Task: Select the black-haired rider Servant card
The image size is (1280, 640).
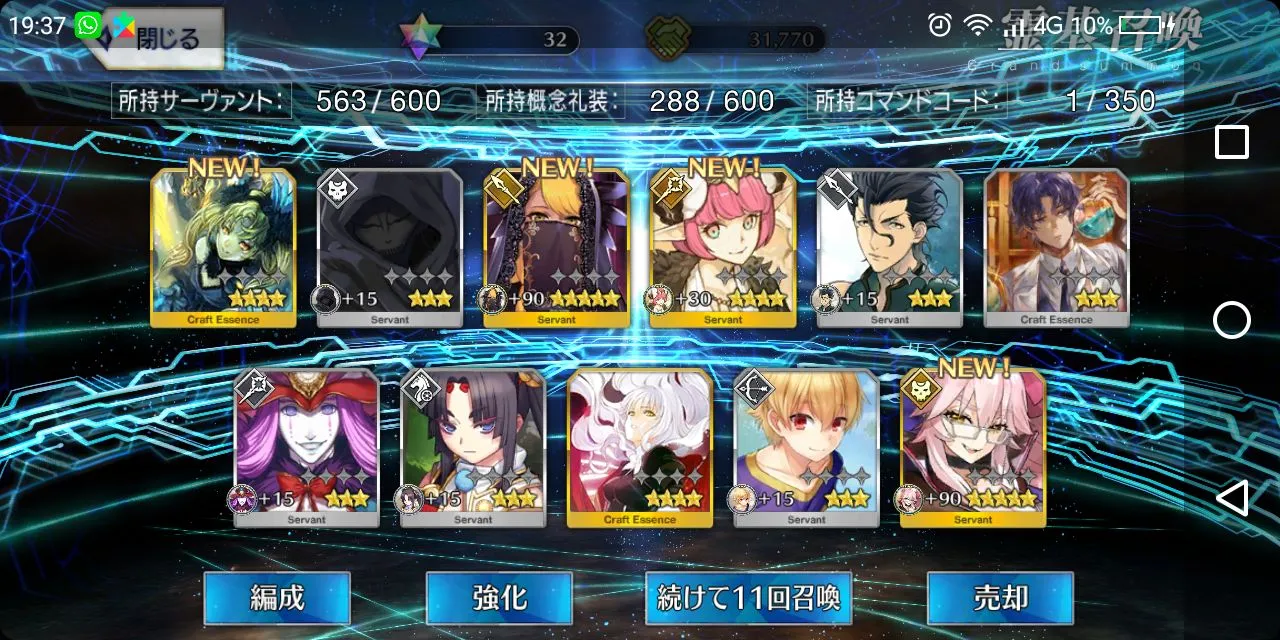Action: point(473,447)
